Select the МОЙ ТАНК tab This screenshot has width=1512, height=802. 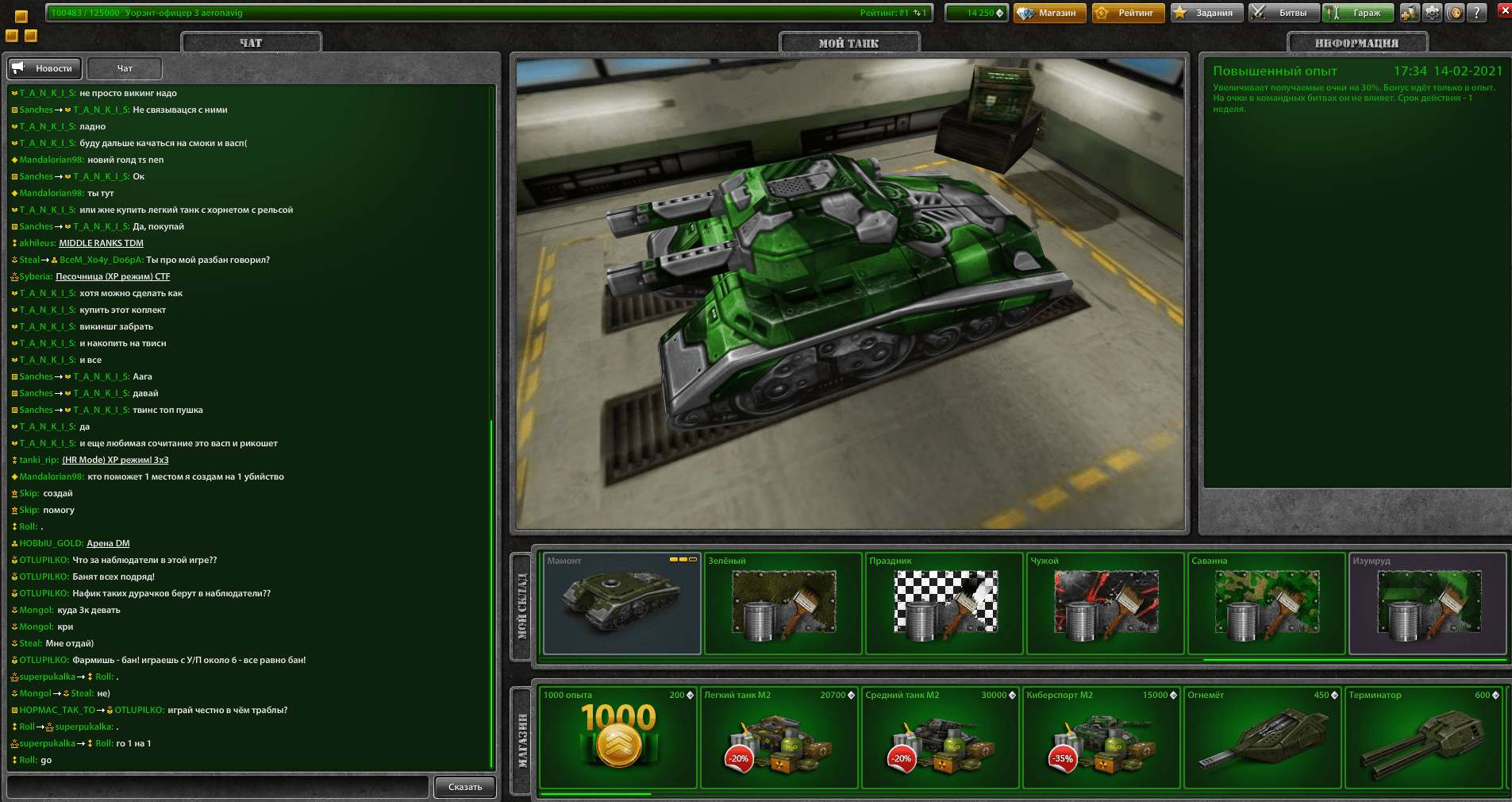click(x=850, y=42)
